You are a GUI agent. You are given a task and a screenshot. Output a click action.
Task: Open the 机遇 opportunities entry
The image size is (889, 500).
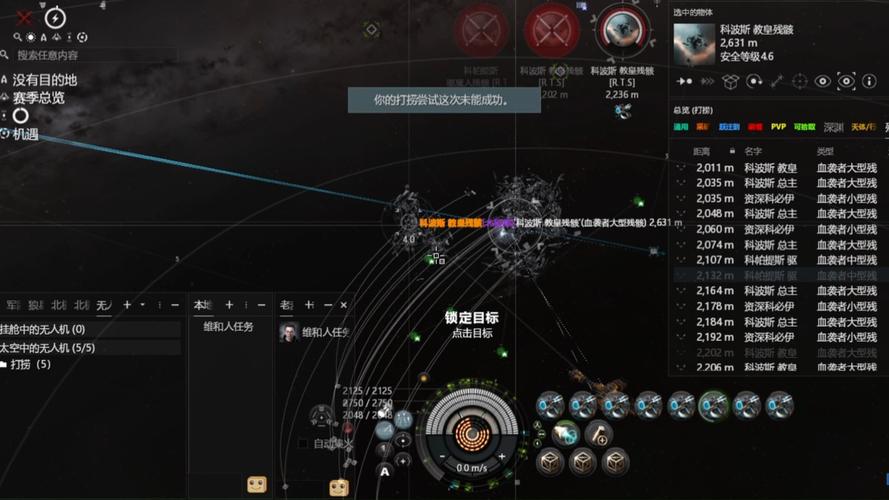point(25,133)
